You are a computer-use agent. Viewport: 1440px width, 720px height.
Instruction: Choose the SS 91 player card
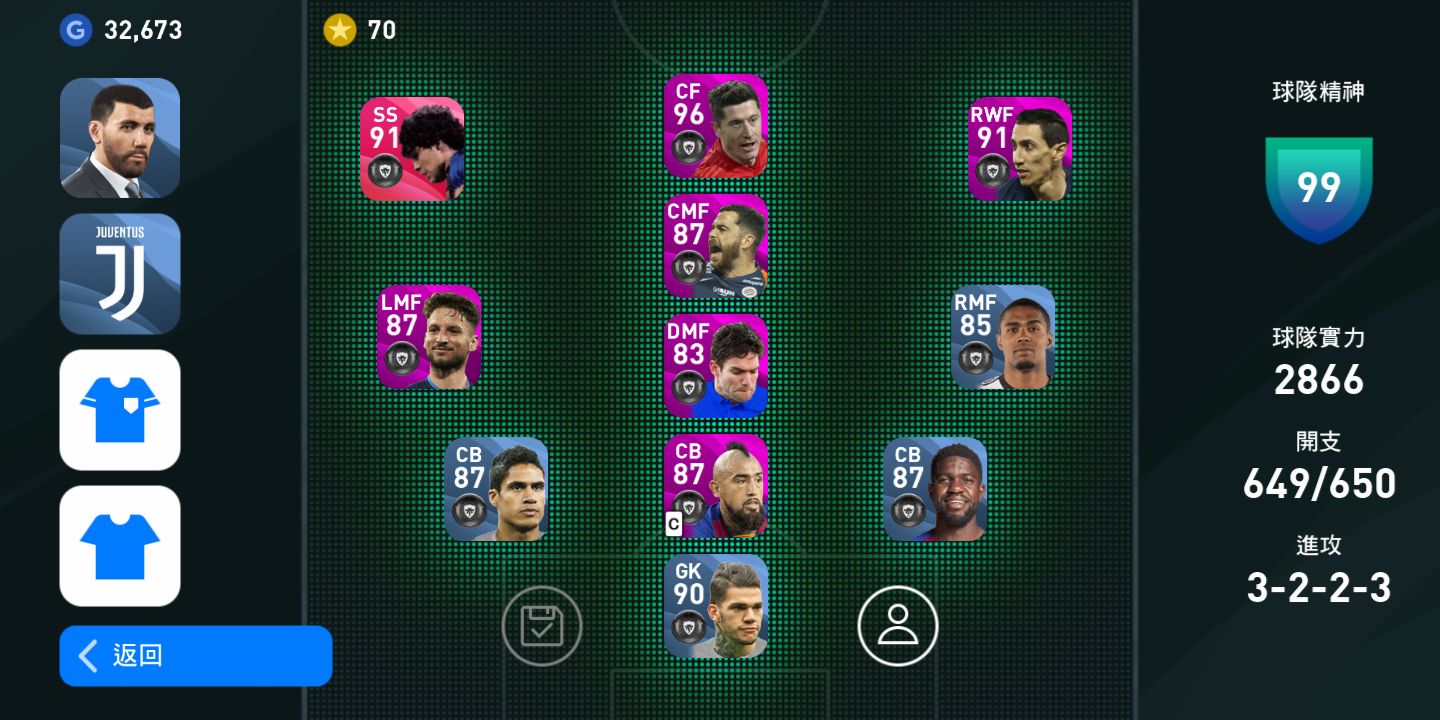(412, 149)
